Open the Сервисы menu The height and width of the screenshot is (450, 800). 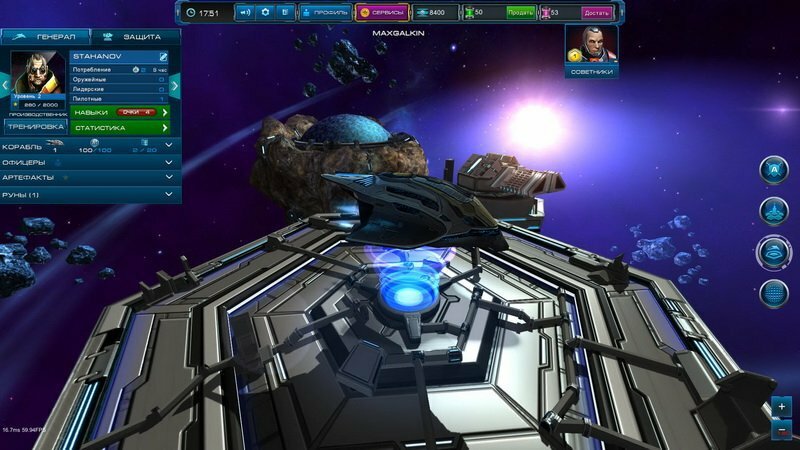(381, 12)
